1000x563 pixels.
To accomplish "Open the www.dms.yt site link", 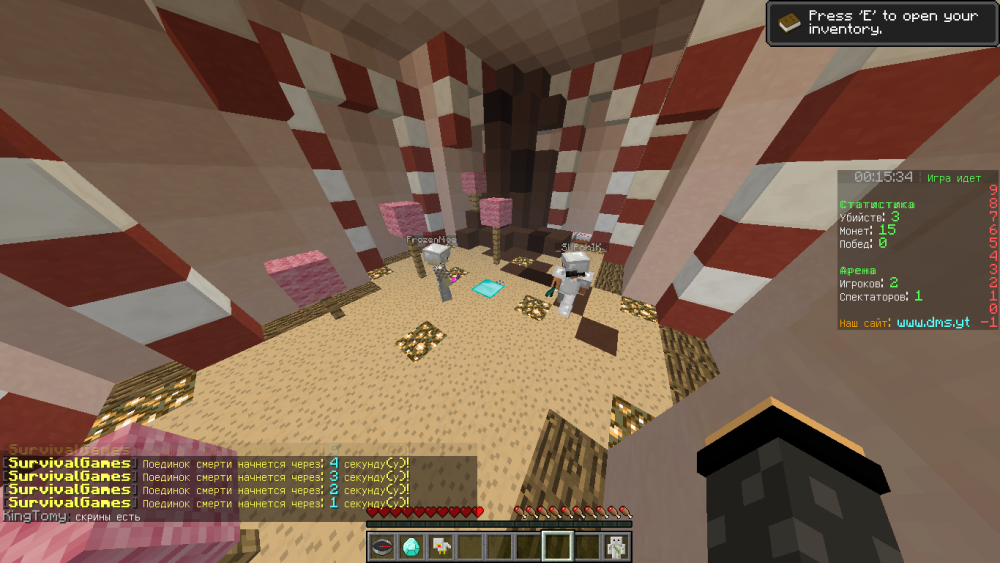I will [933, 323].
